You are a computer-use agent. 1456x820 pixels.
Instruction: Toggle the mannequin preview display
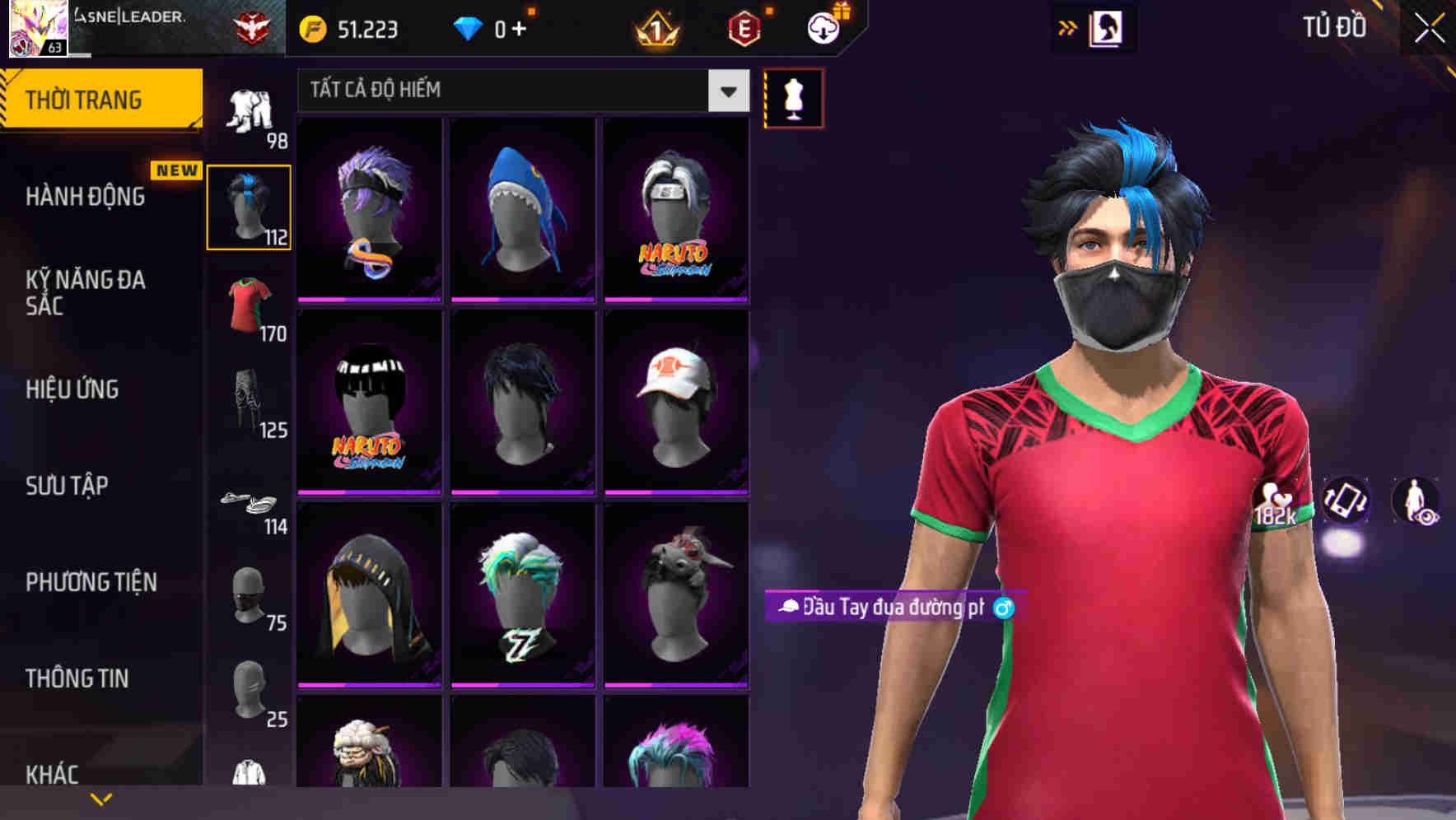pyautogui.click(x=793, y=97)
